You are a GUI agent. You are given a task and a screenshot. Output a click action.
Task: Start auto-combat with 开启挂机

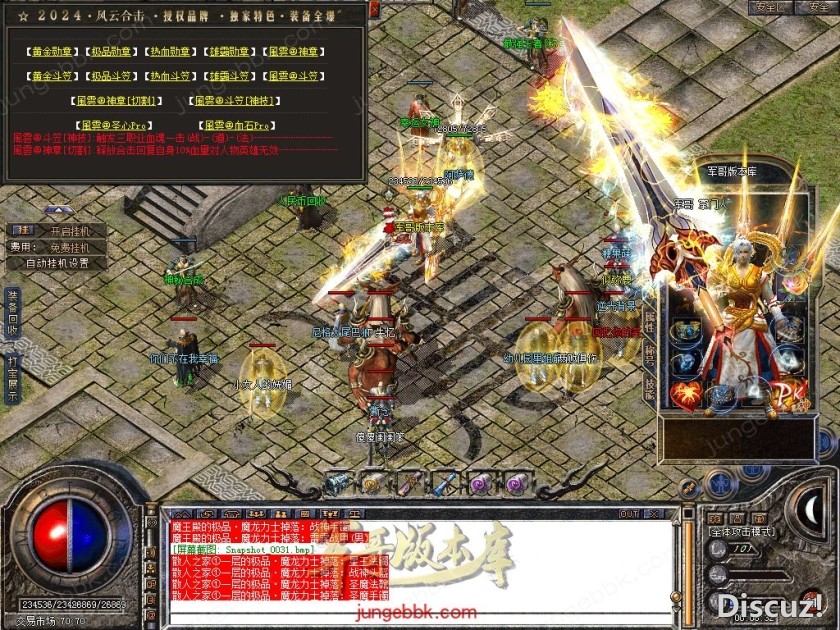[70, 230]
